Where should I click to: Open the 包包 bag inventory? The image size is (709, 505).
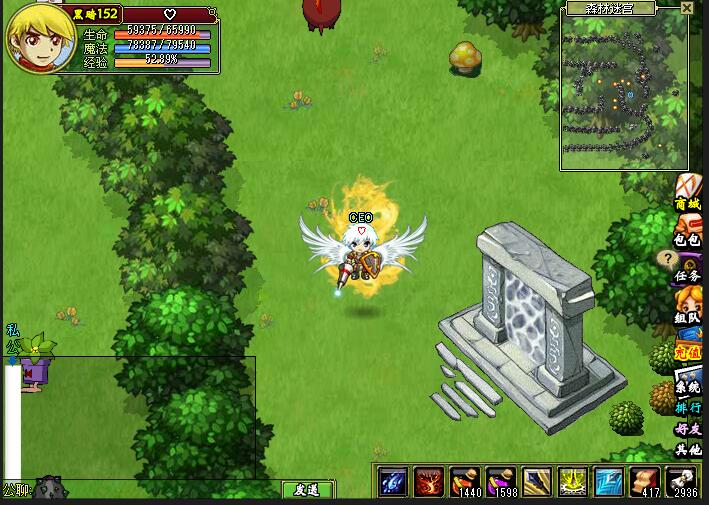(688, 231)
